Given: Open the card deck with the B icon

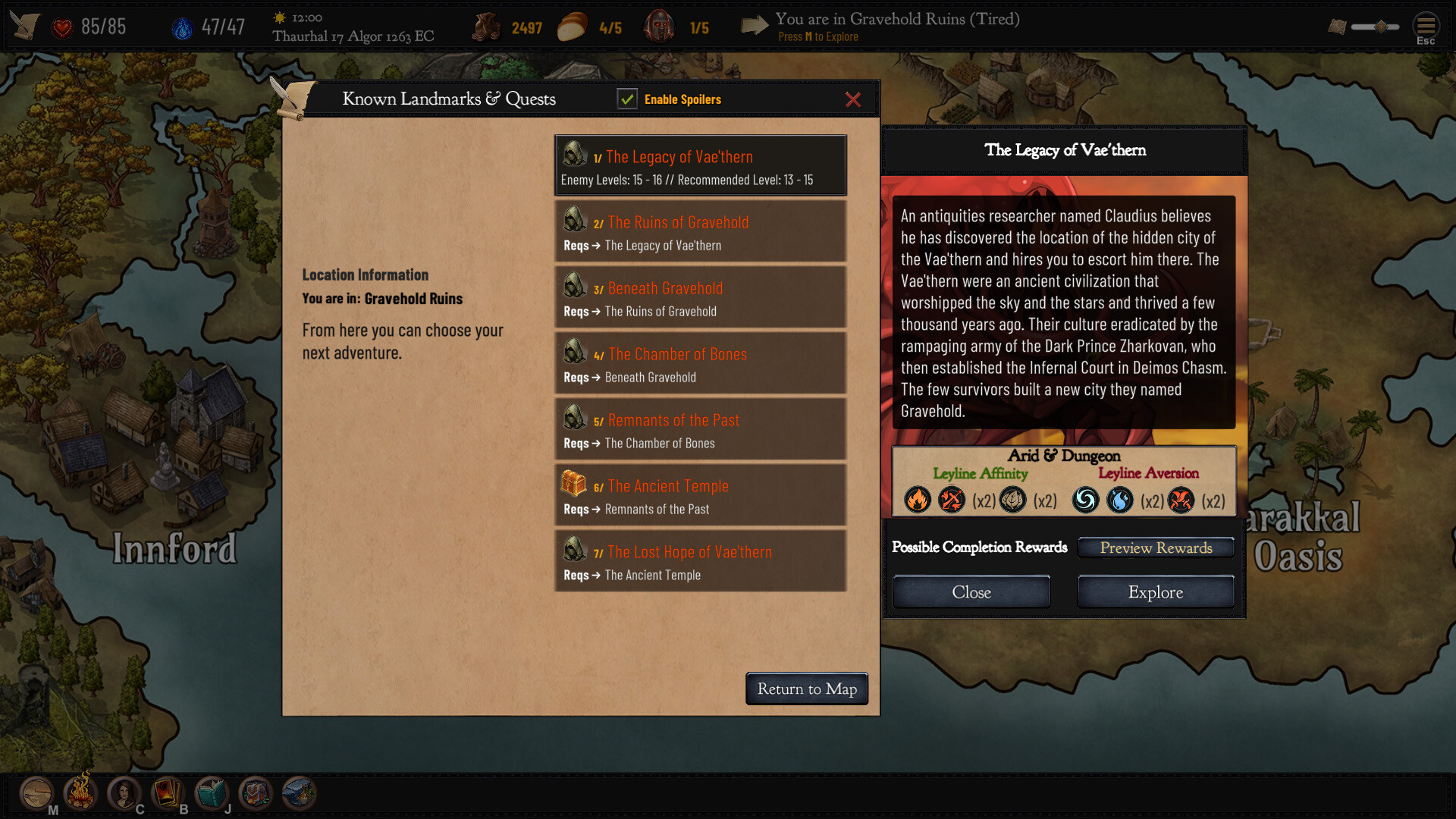Looking at the screenshot, I should (167, 793).
